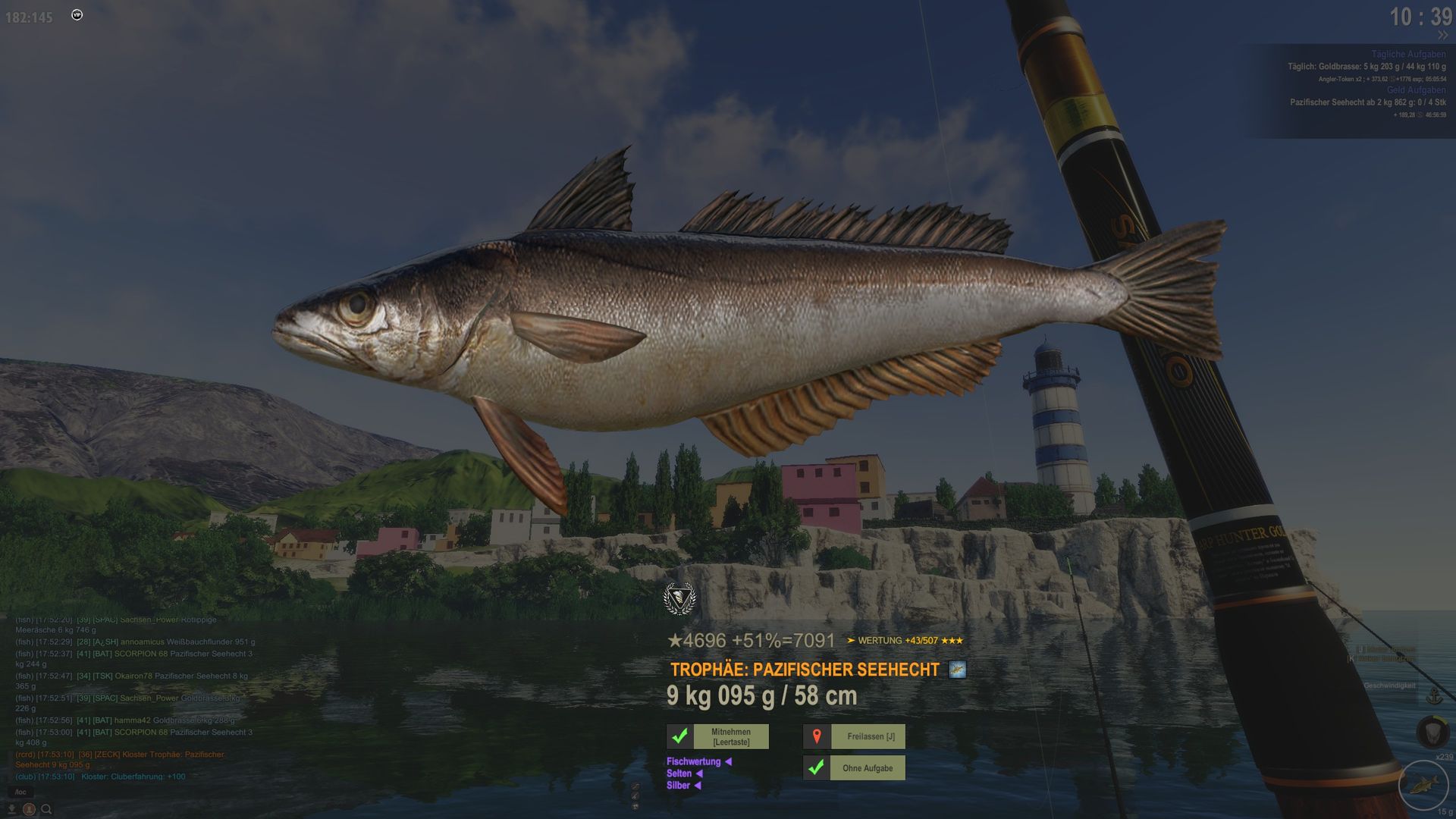
Task: Select the Goldbrasse daily task entry
Action: coord(1366,67)
